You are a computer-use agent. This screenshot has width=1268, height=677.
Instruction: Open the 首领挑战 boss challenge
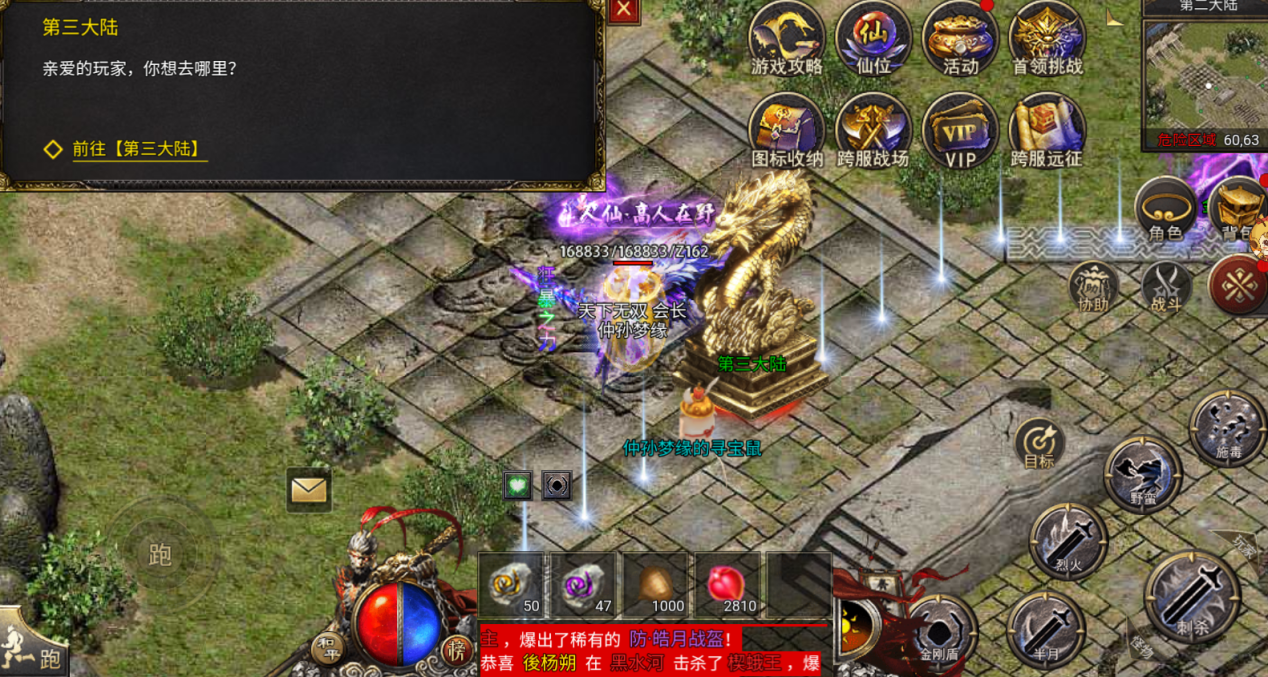[1047, 40]
